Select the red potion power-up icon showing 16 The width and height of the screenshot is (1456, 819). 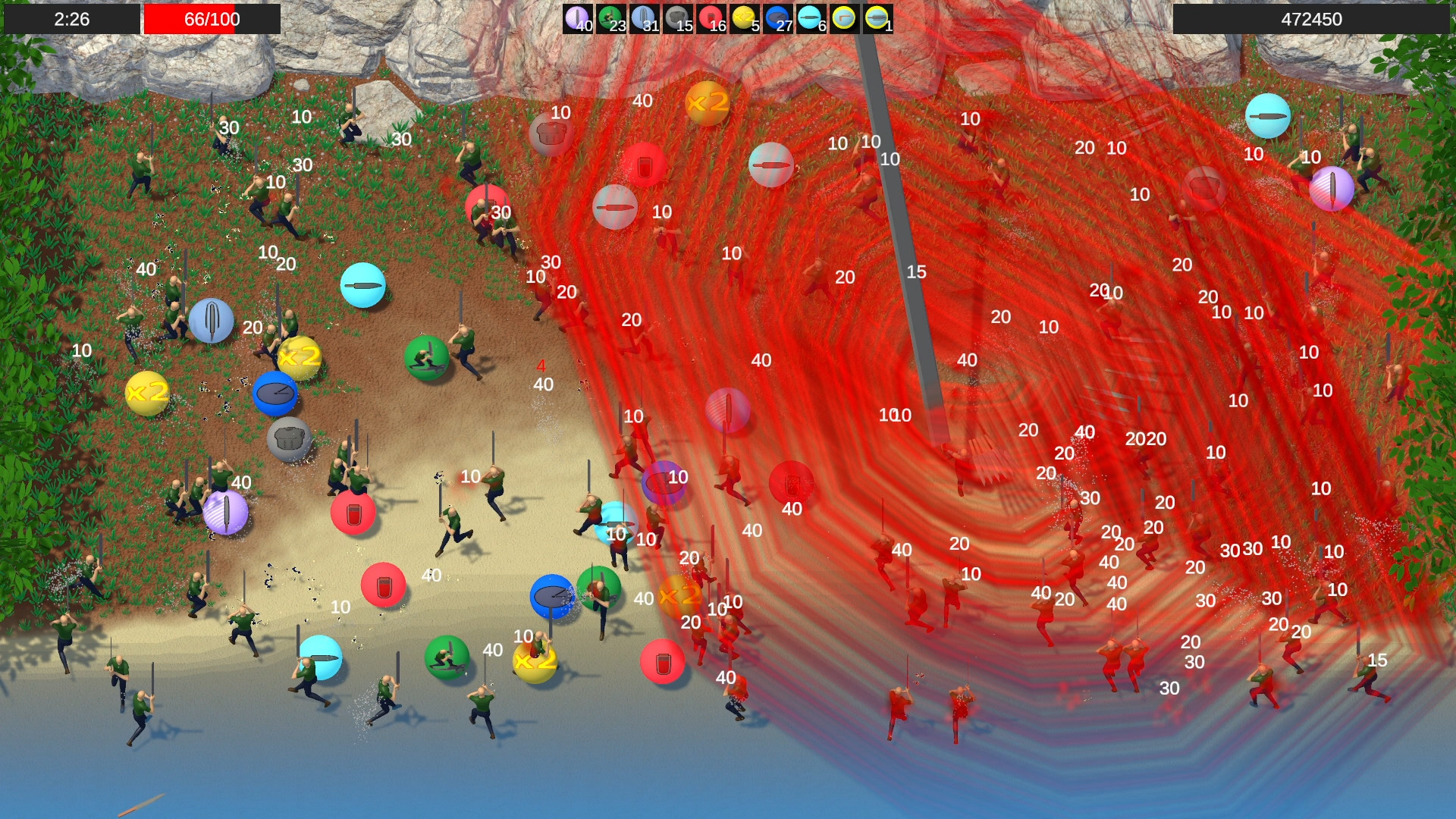711,17
